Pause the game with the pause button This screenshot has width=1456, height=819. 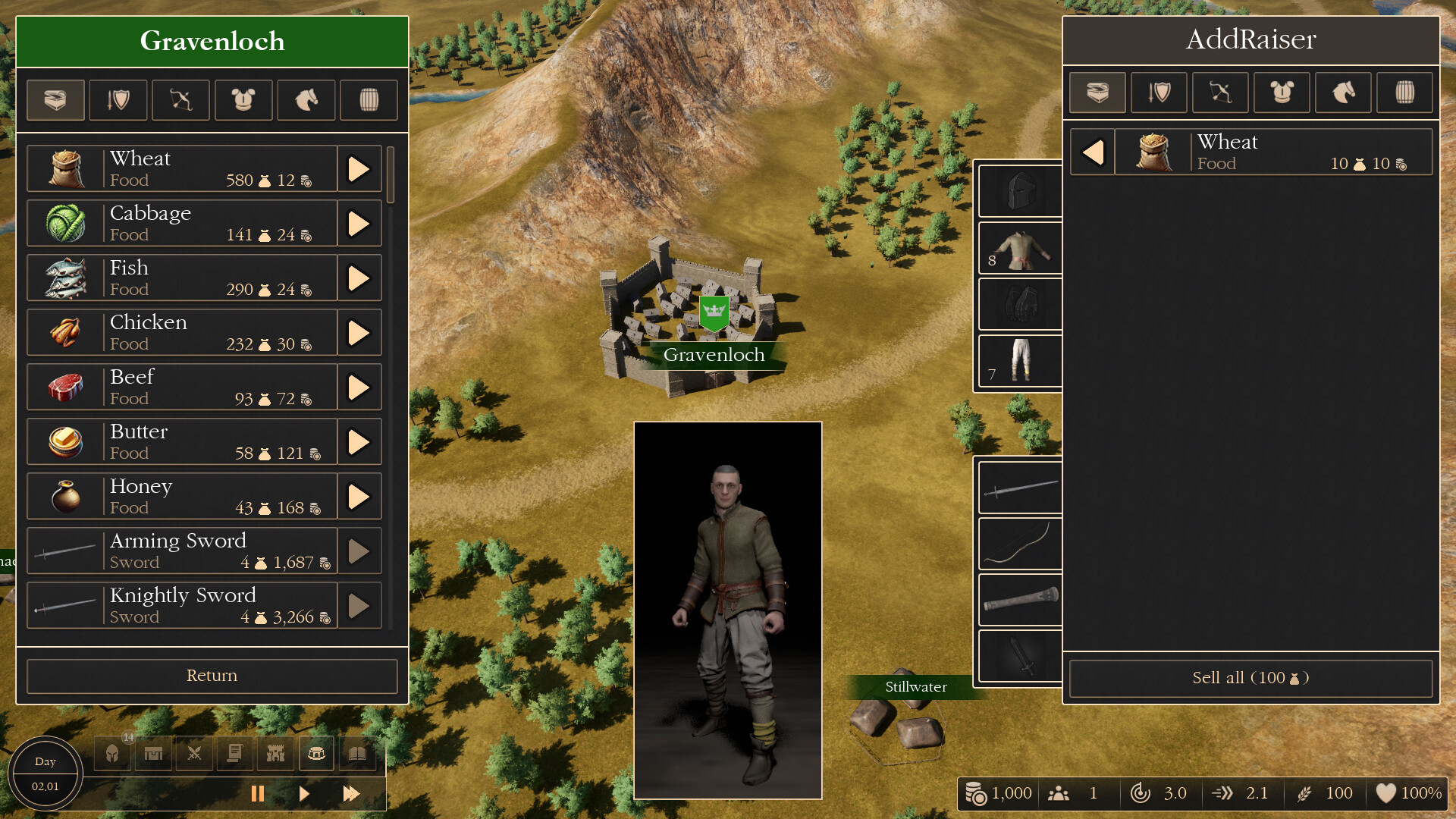(x=258, y=793)
